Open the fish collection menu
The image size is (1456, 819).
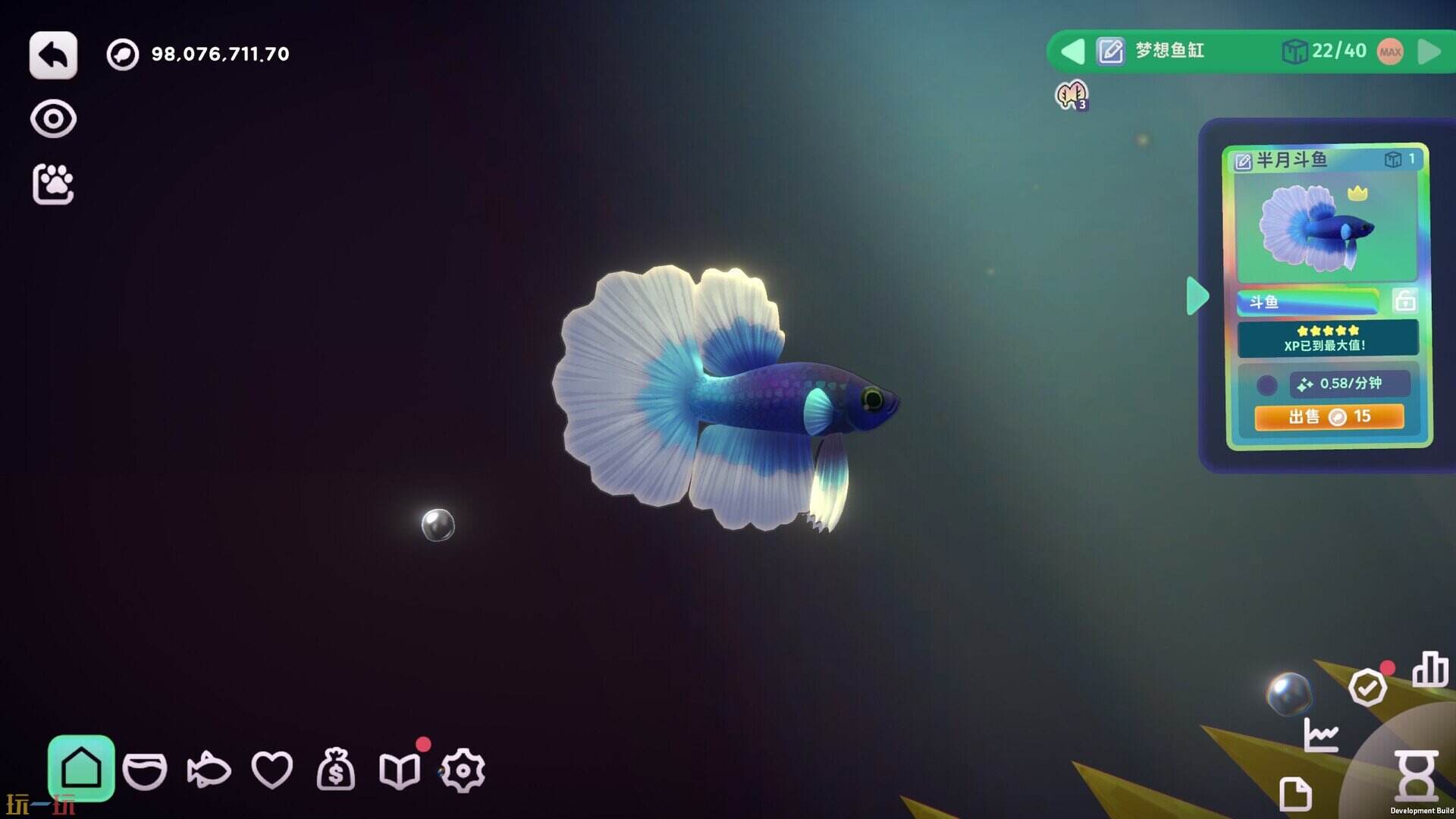[x=209, y=771]
